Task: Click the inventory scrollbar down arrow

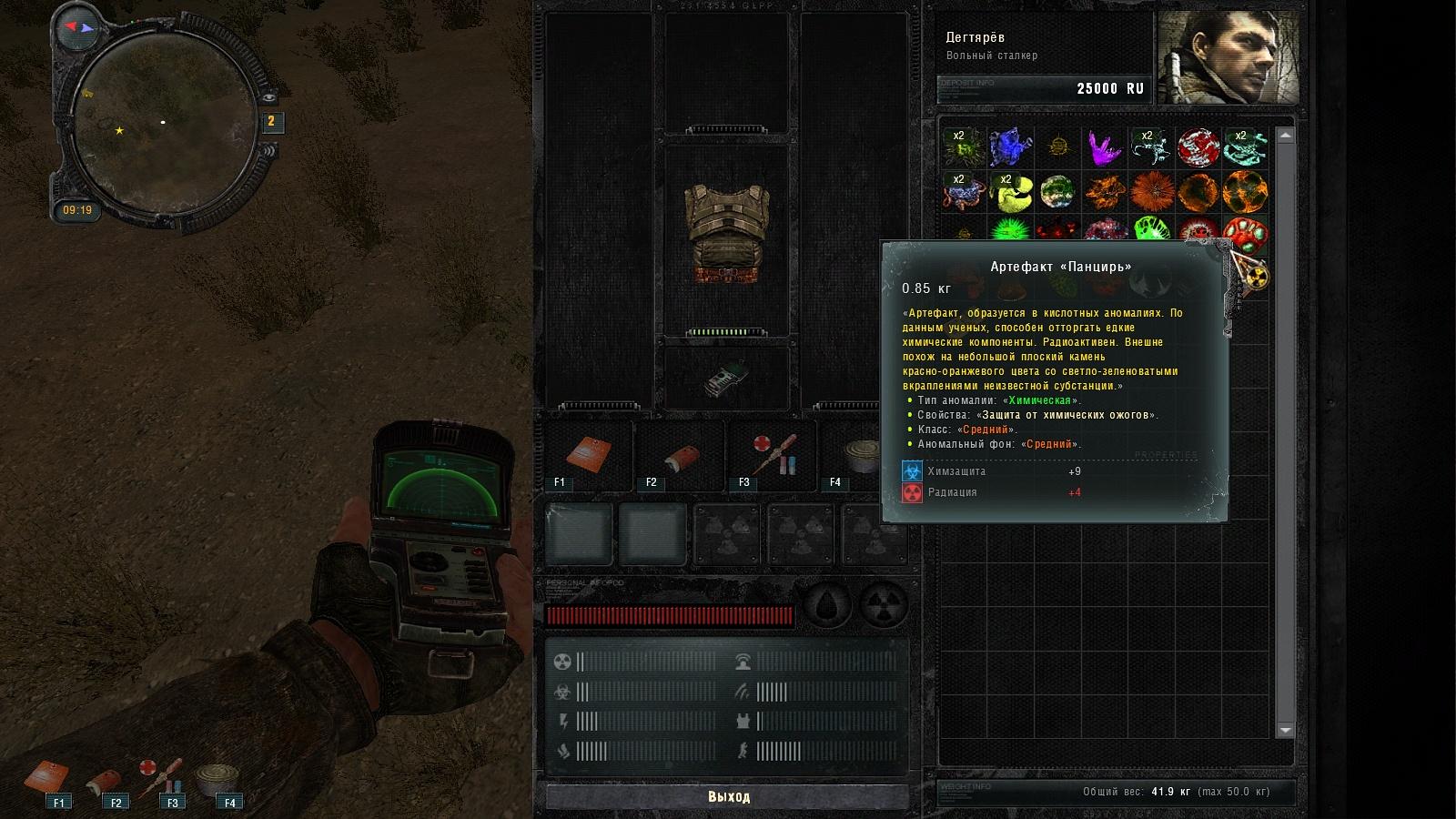Action: point(1285,730)
